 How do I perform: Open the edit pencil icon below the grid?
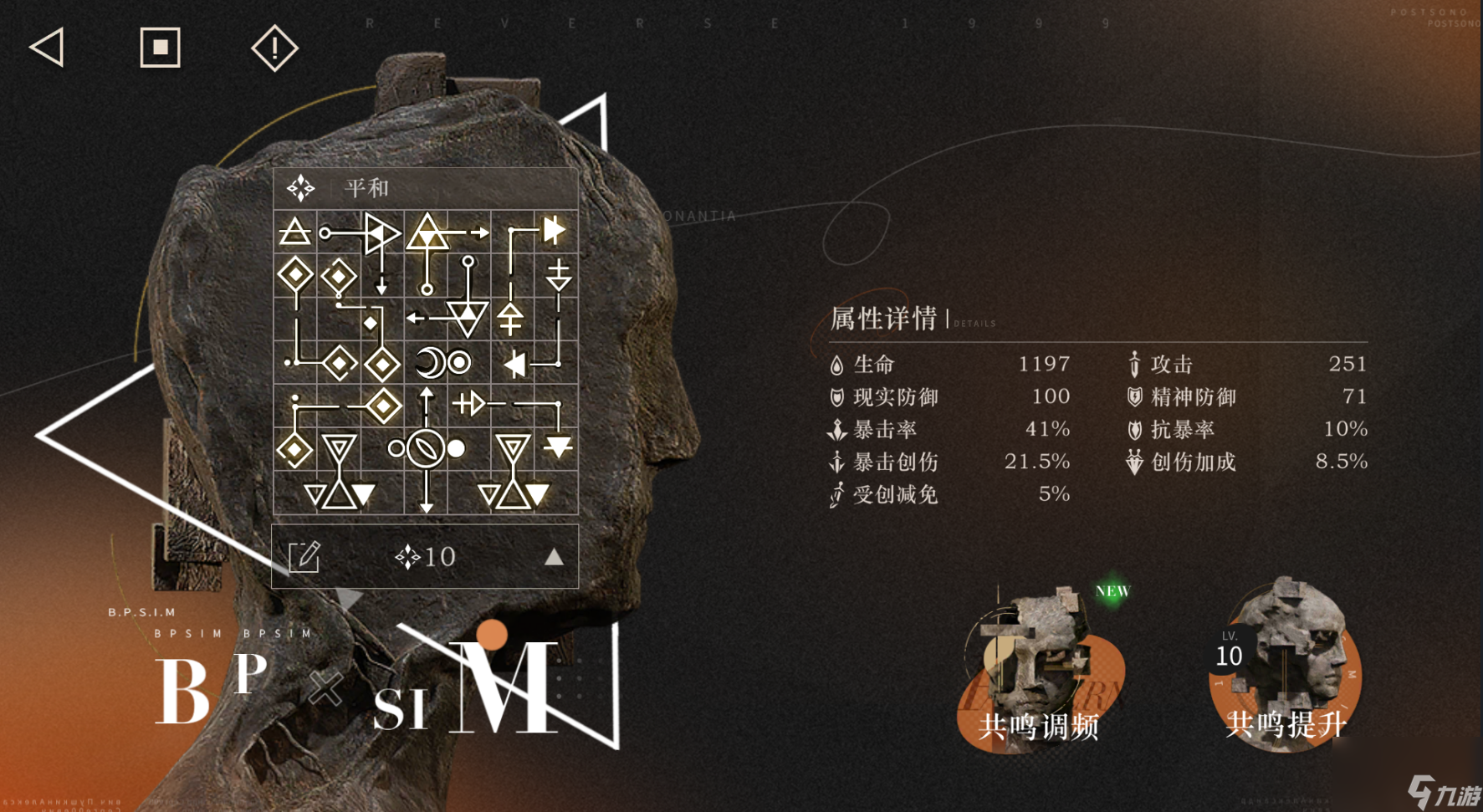pyautogui.click(x=303, y=556)
